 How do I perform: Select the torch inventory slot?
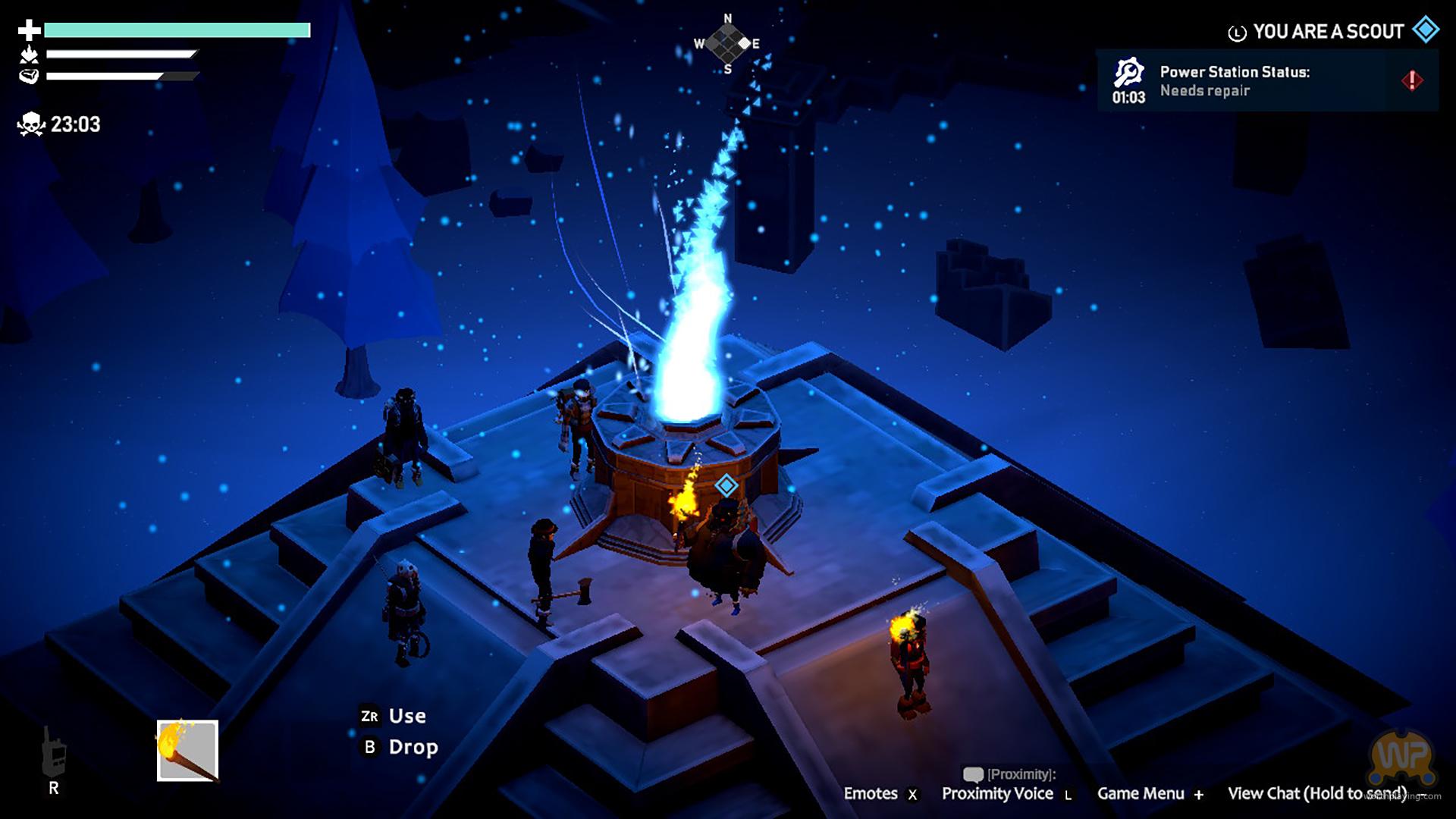[x=187, y=750]
